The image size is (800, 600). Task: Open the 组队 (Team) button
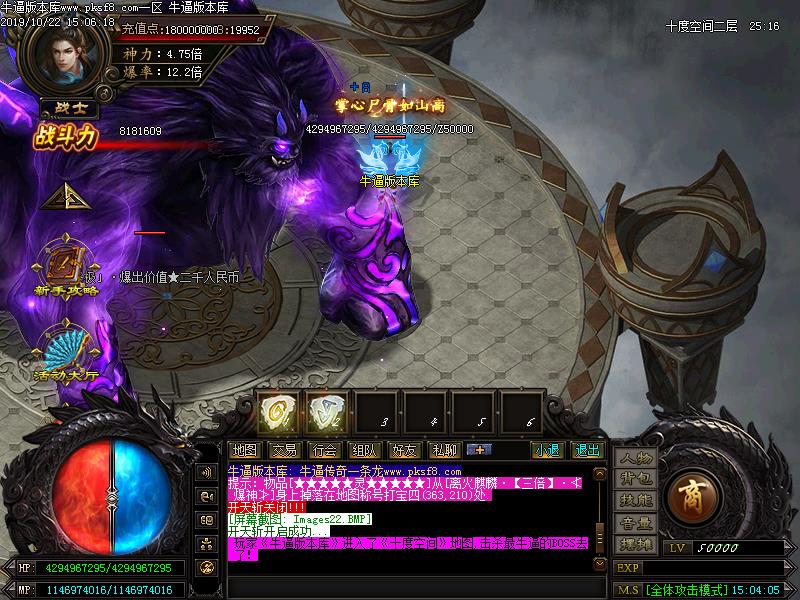pyautogui.click(x=364, y=450)
